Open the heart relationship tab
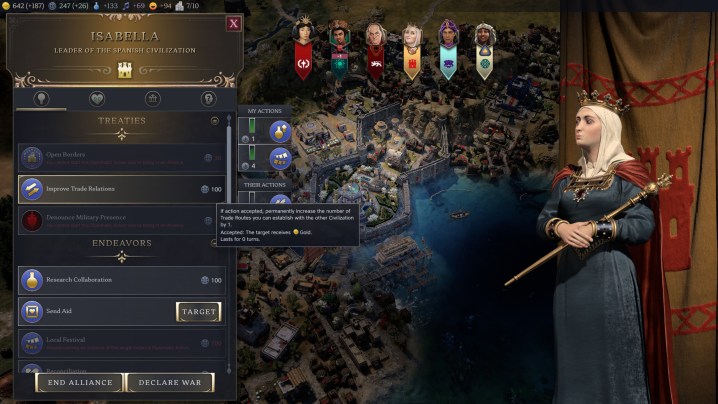 97,98
